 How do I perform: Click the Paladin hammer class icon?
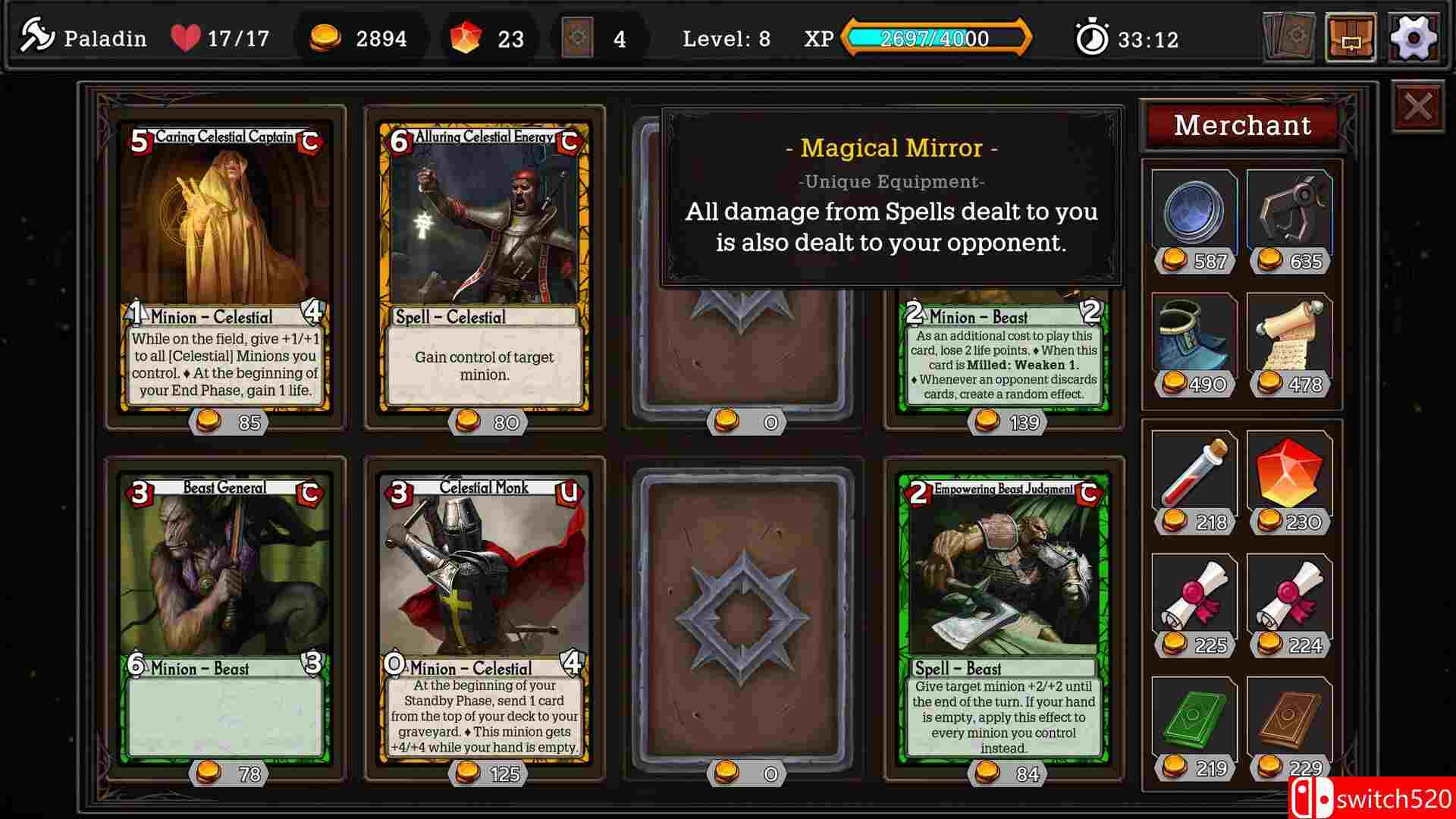[x=38, y=34]
